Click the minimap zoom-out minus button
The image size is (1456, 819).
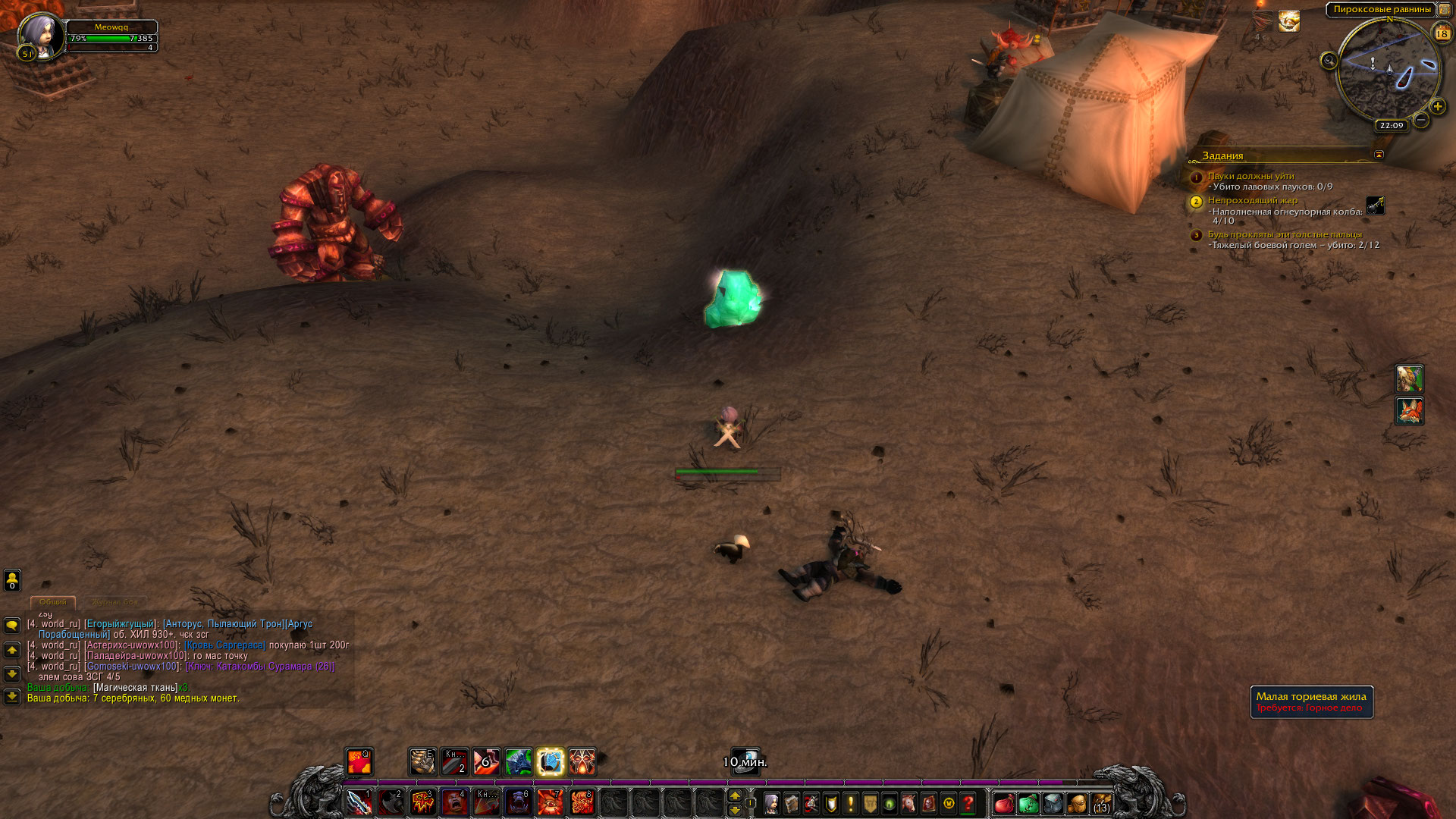pos(1421,120)
